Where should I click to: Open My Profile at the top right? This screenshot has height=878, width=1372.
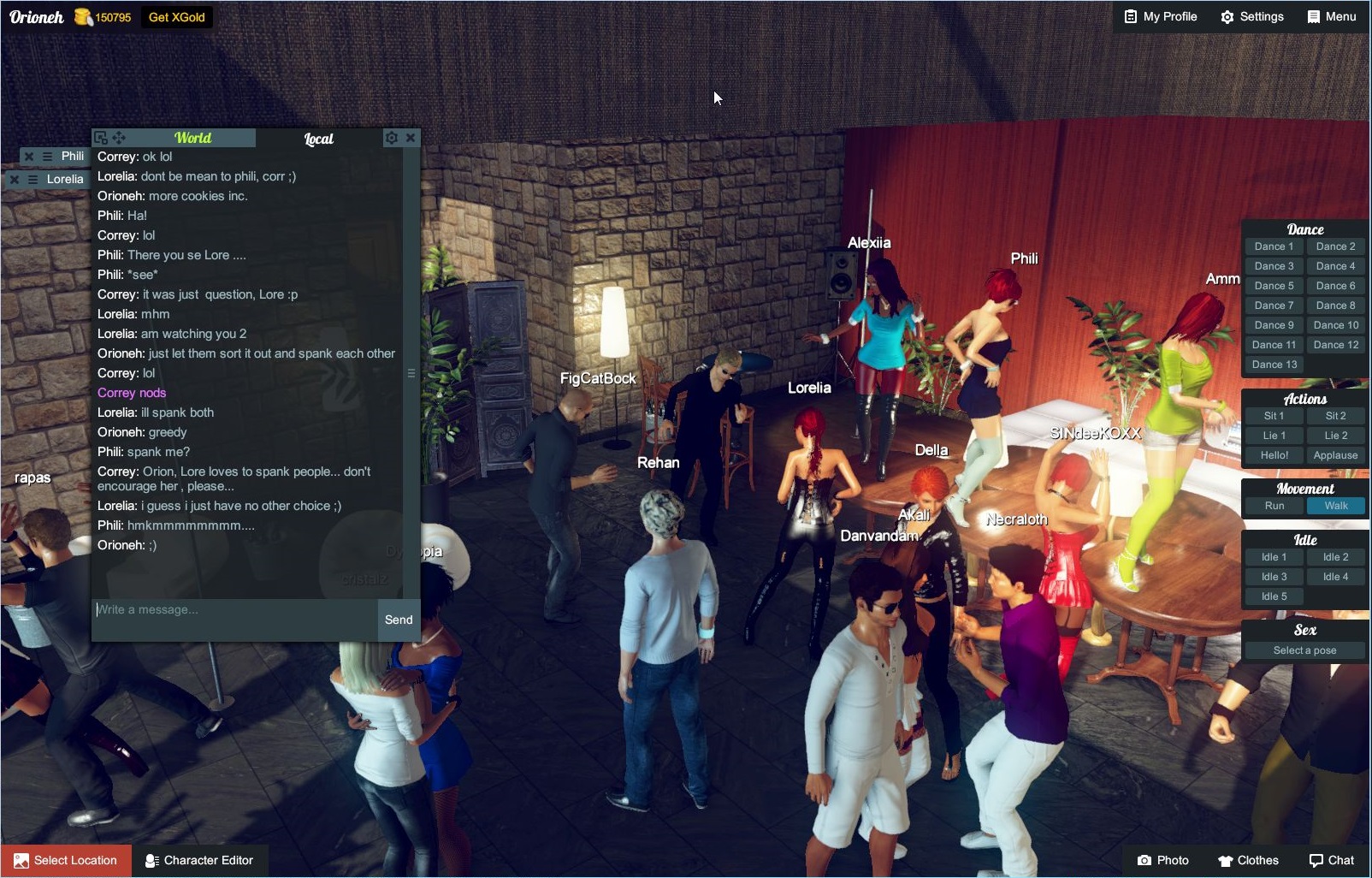[x=1159, y=15]
